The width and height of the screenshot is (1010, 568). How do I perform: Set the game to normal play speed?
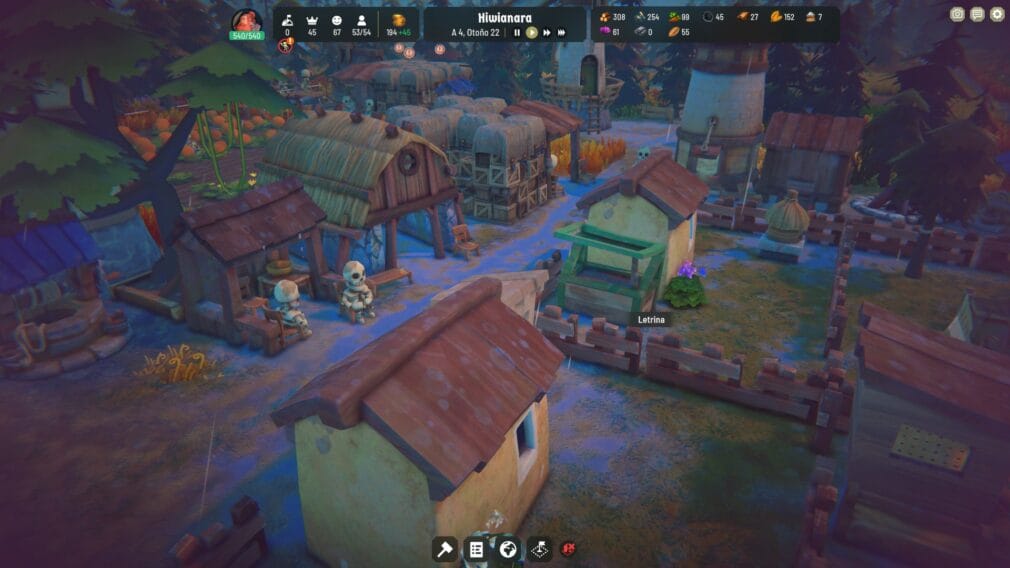click(532, 32)
